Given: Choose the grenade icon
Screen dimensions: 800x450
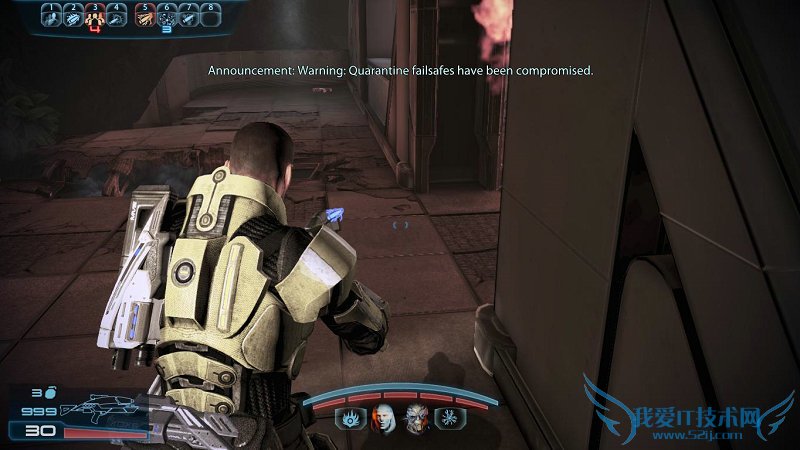Looking at the screenshot, I should pyautogui.click(x=49, y=394).
